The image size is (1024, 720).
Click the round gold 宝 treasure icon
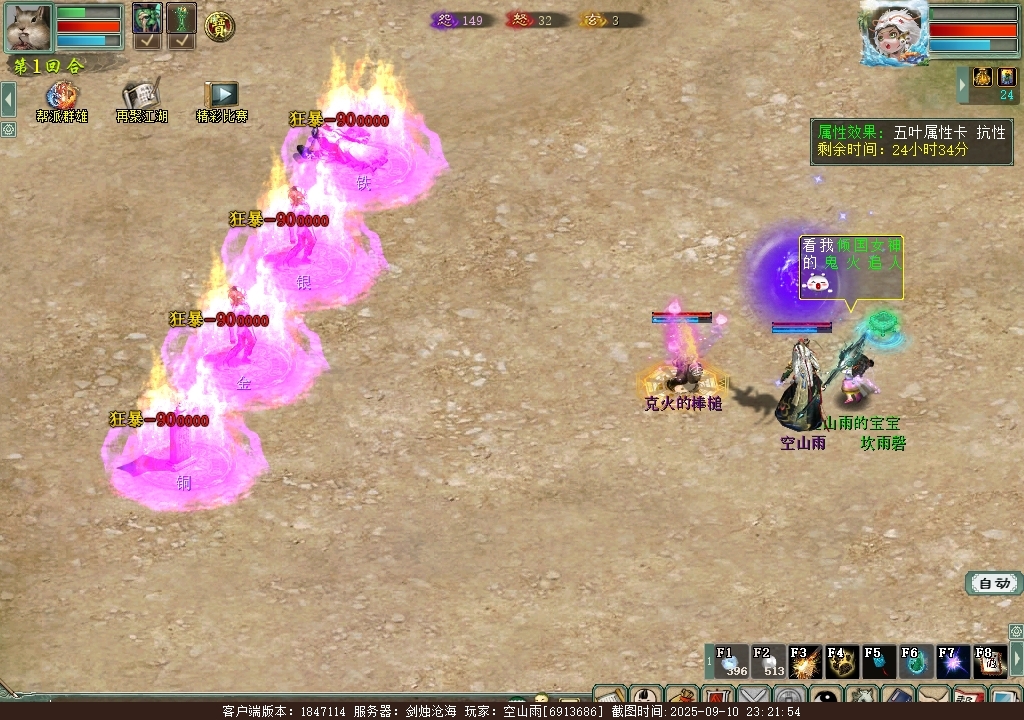(219, 26)
